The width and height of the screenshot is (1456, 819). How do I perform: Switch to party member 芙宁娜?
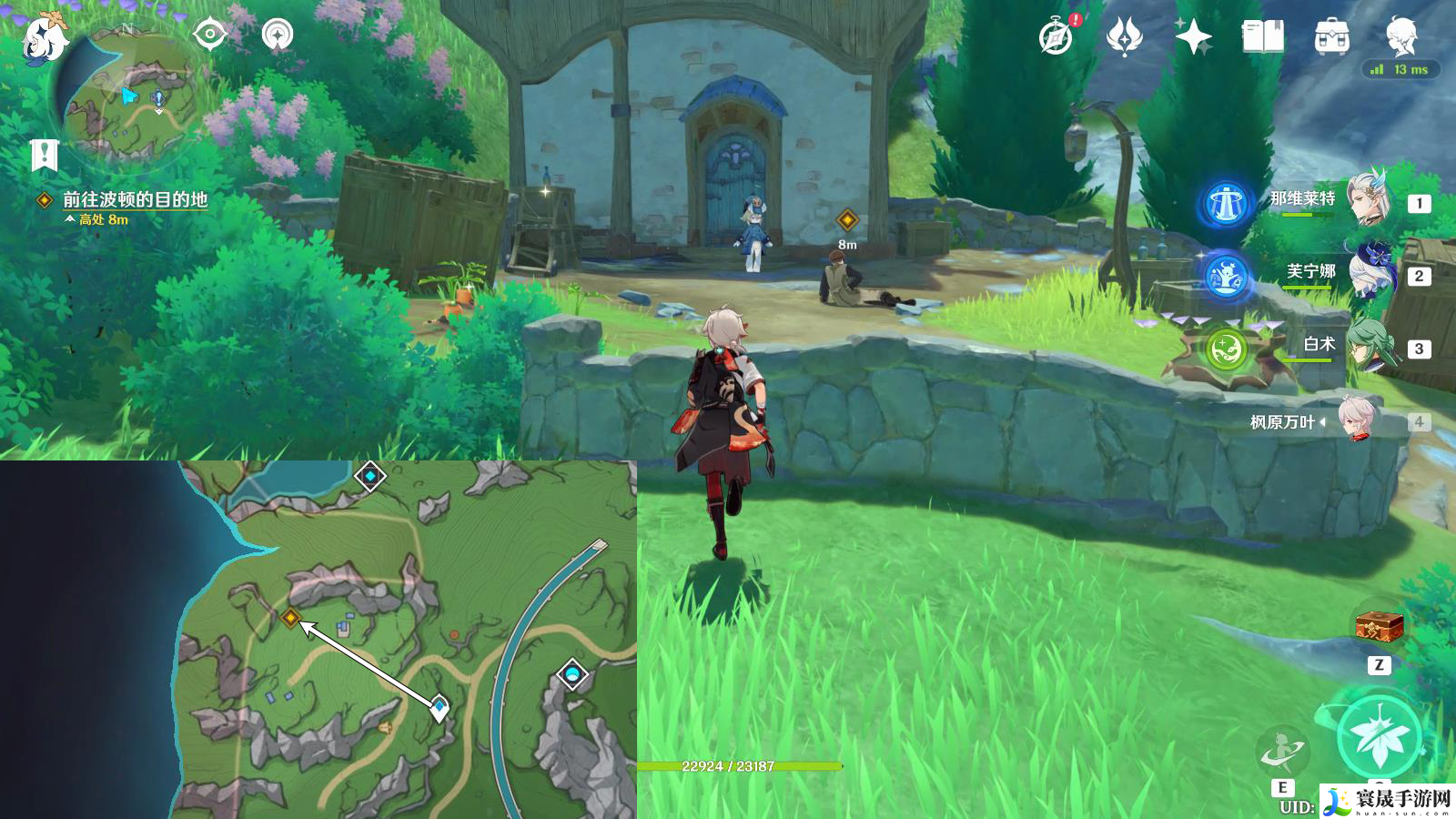(x=1368, y=271)
